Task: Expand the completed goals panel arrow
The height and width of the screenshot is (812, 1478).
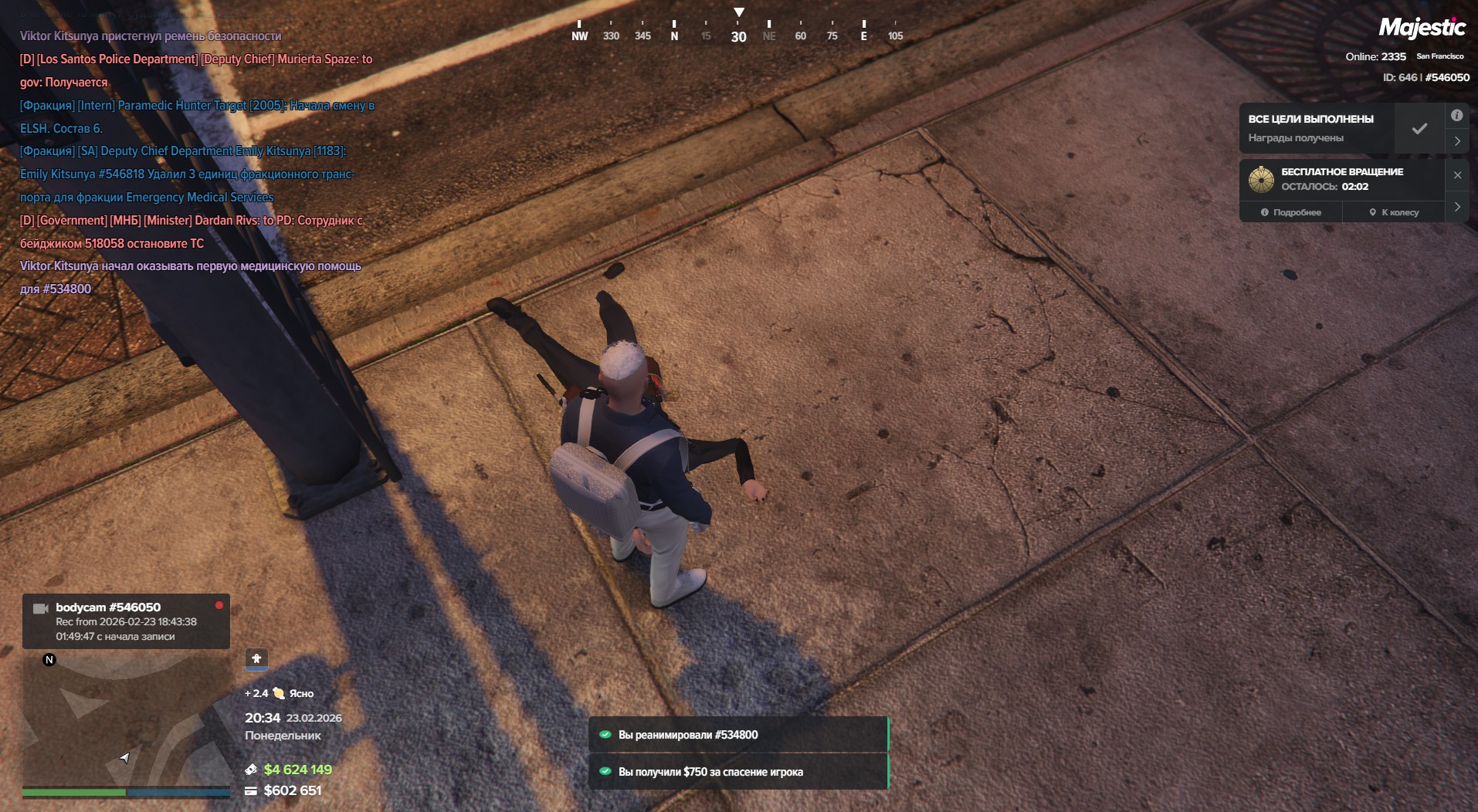Action: (x=1457, y=141)
